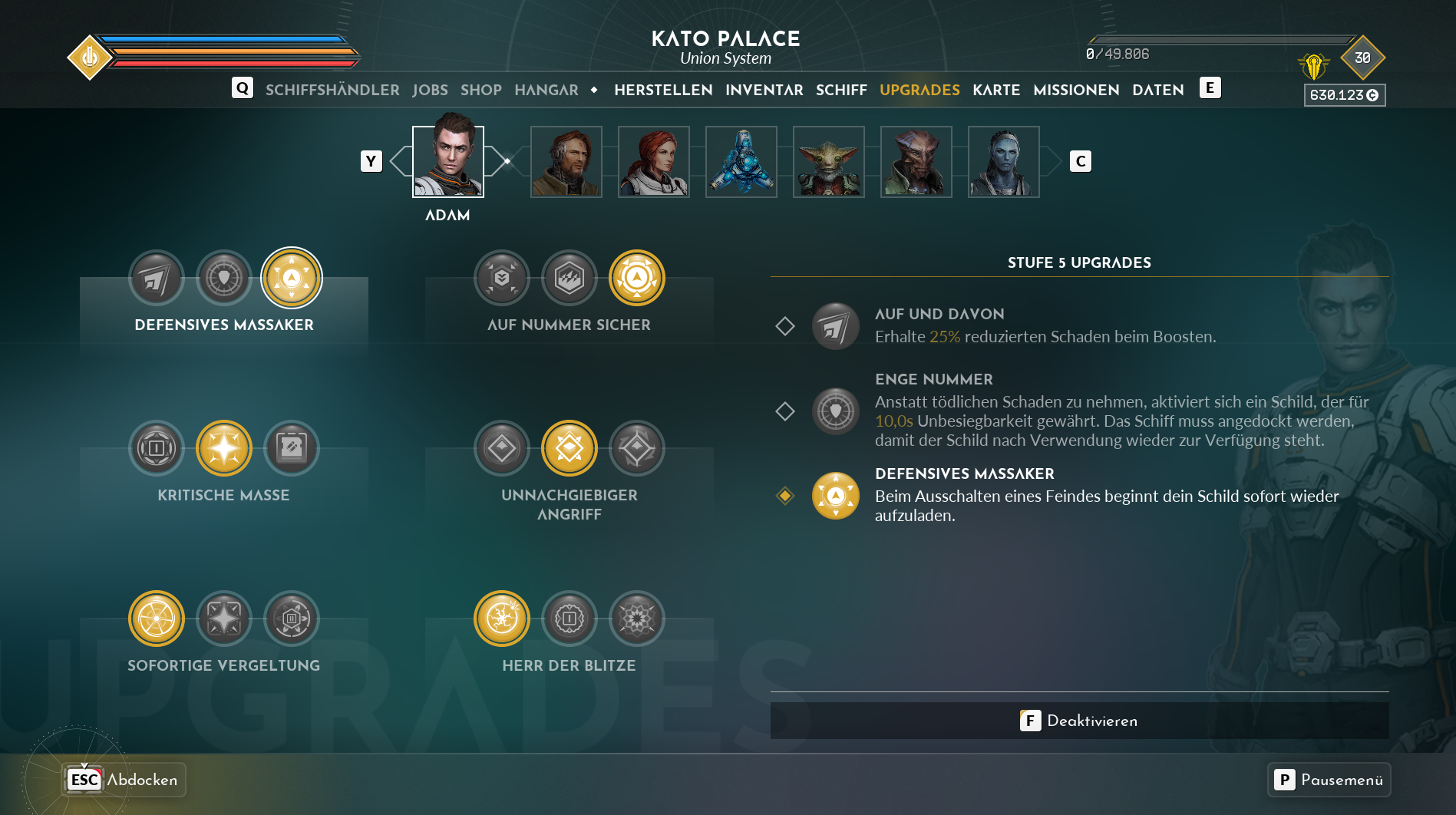Screen dimensions: 1456x815
Task: Click the Deaktivieren button
Action: point(1079,721)
